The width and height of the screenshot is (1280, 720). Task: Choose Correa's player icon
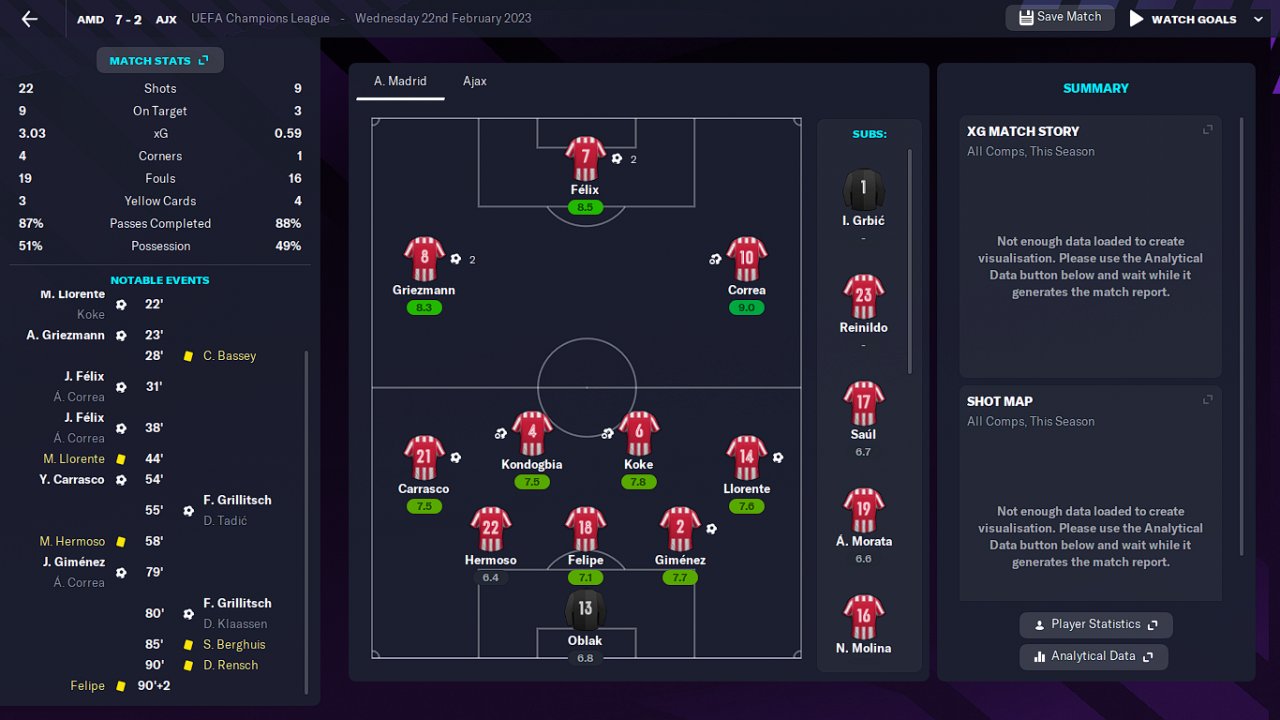(746, 259)
